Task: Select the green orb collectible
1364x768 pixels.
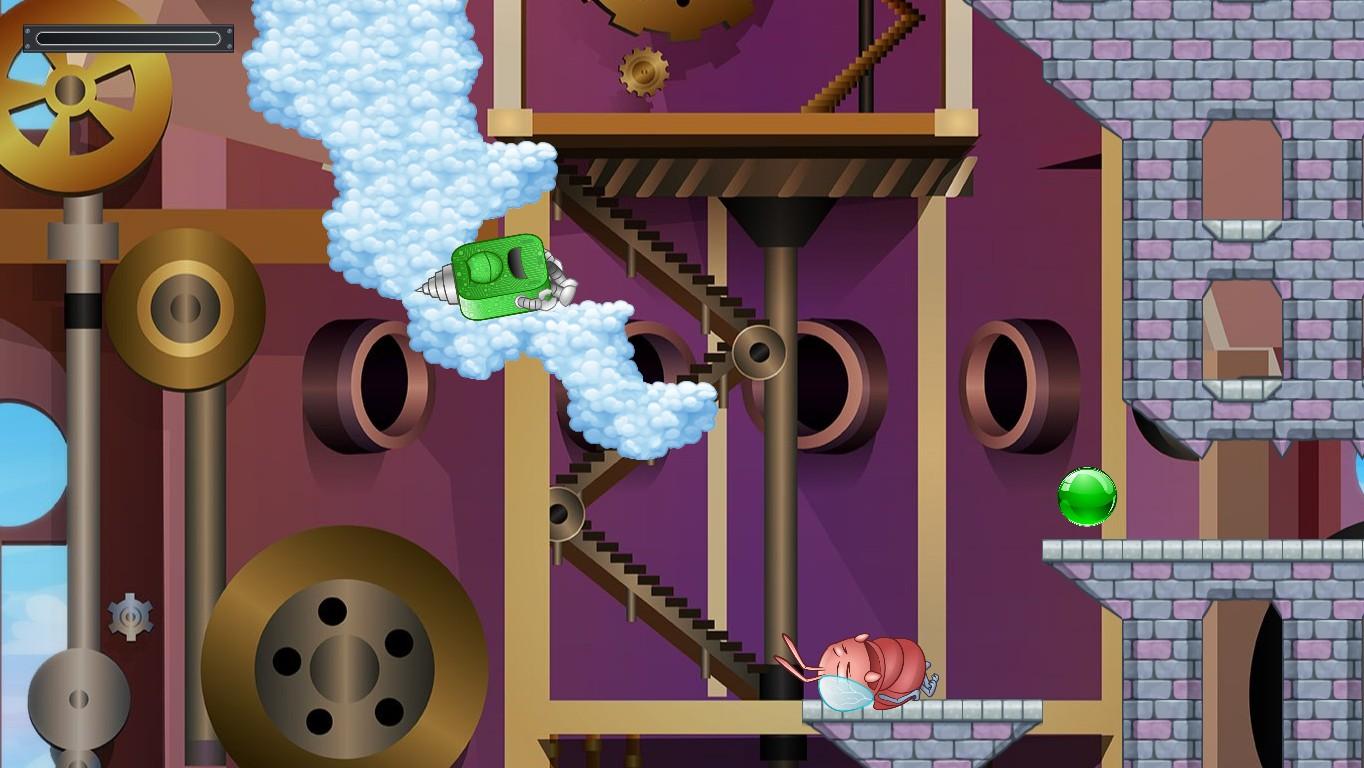Action: [1086, 496]
